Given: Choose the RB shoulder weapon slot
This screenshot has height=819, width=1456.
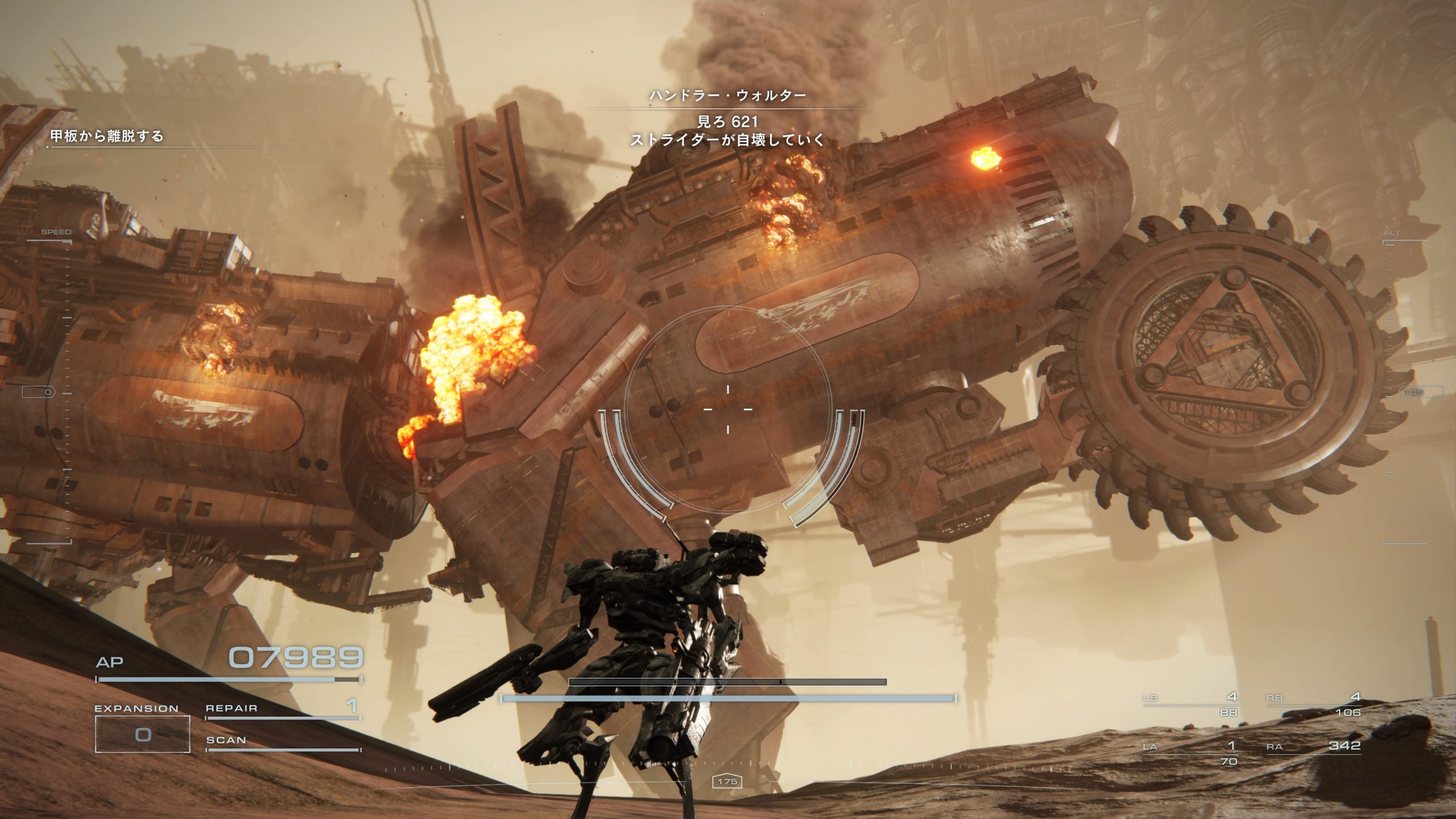Looking at the screenshot, I should tap(1314, 704).
